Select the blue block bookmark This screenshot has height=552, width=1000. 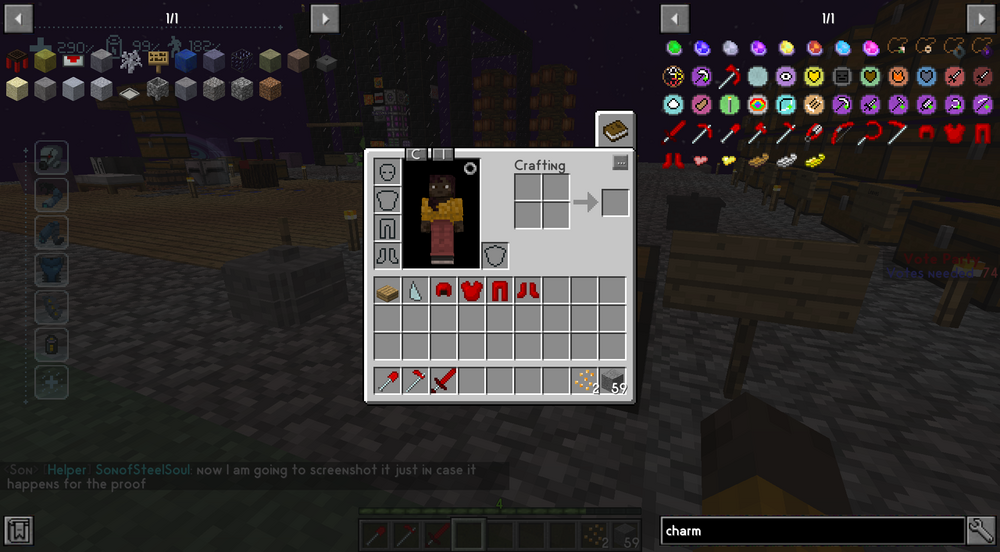tap(185, 61)
